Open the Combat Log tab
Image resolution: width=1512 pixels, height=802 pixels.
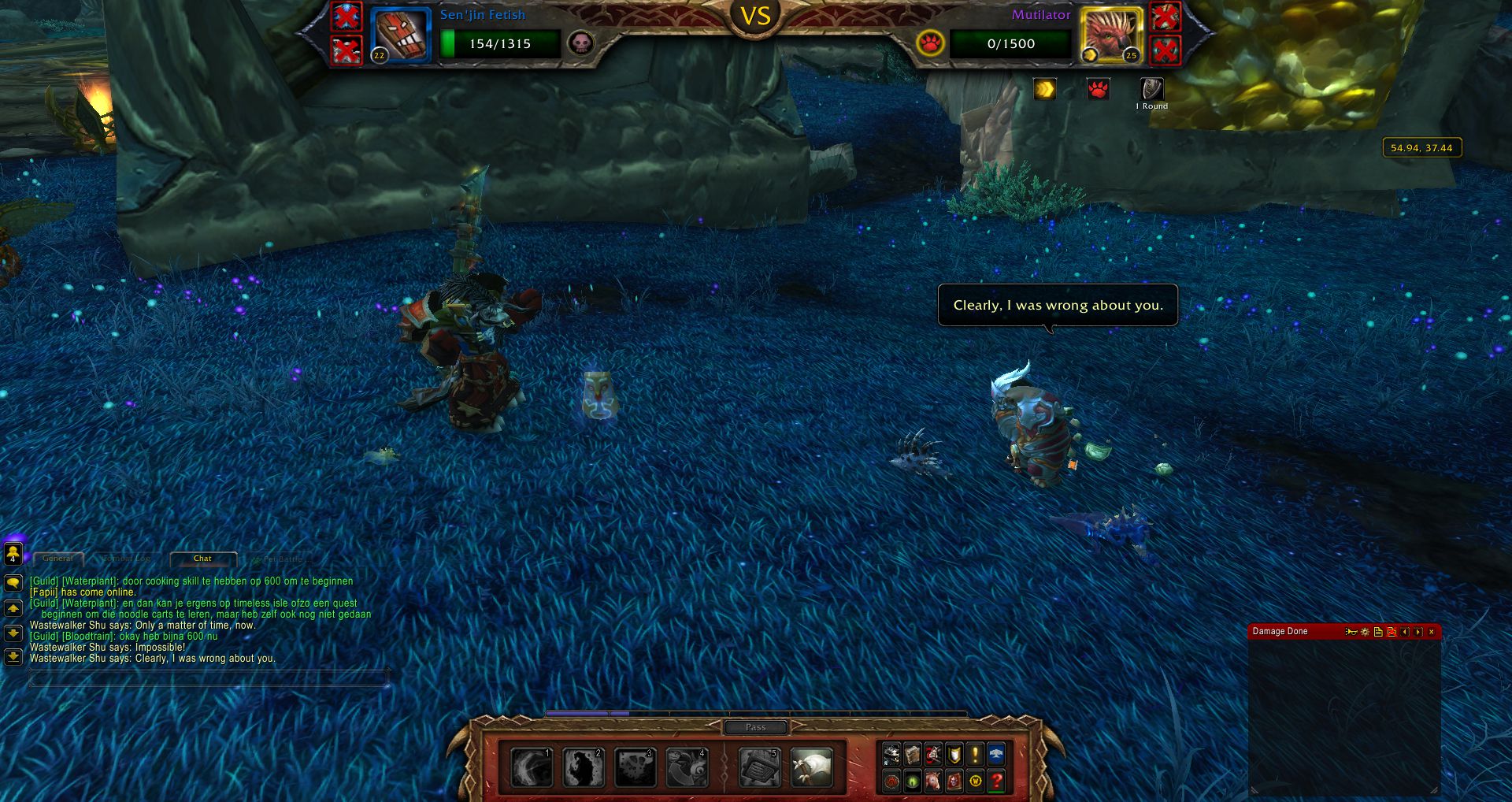[x=127, y=559]
